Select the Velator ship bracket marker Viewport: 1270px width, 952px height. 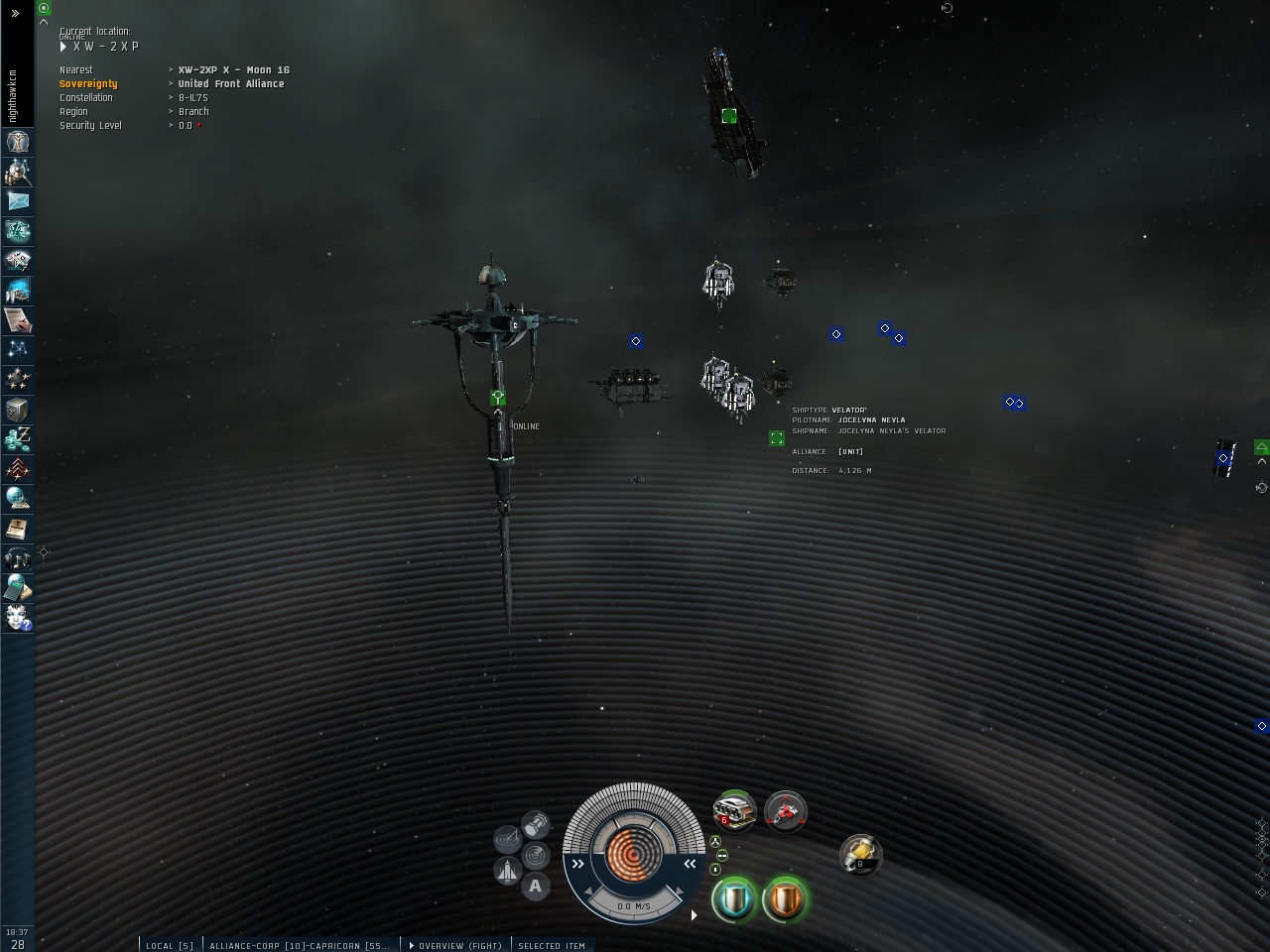(x=777, y=438)
